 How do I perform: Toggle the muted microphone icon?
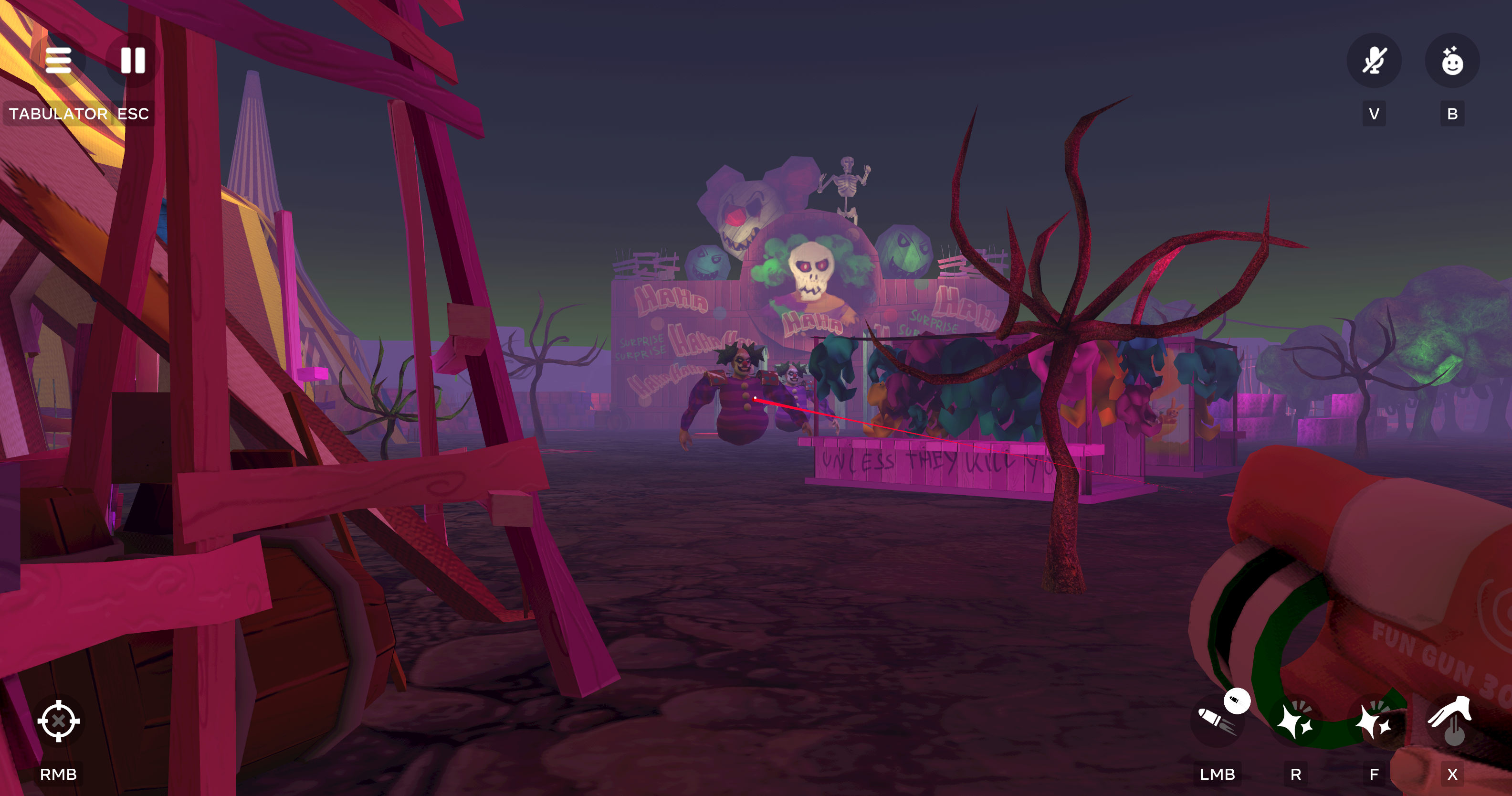coord(1374,61)
